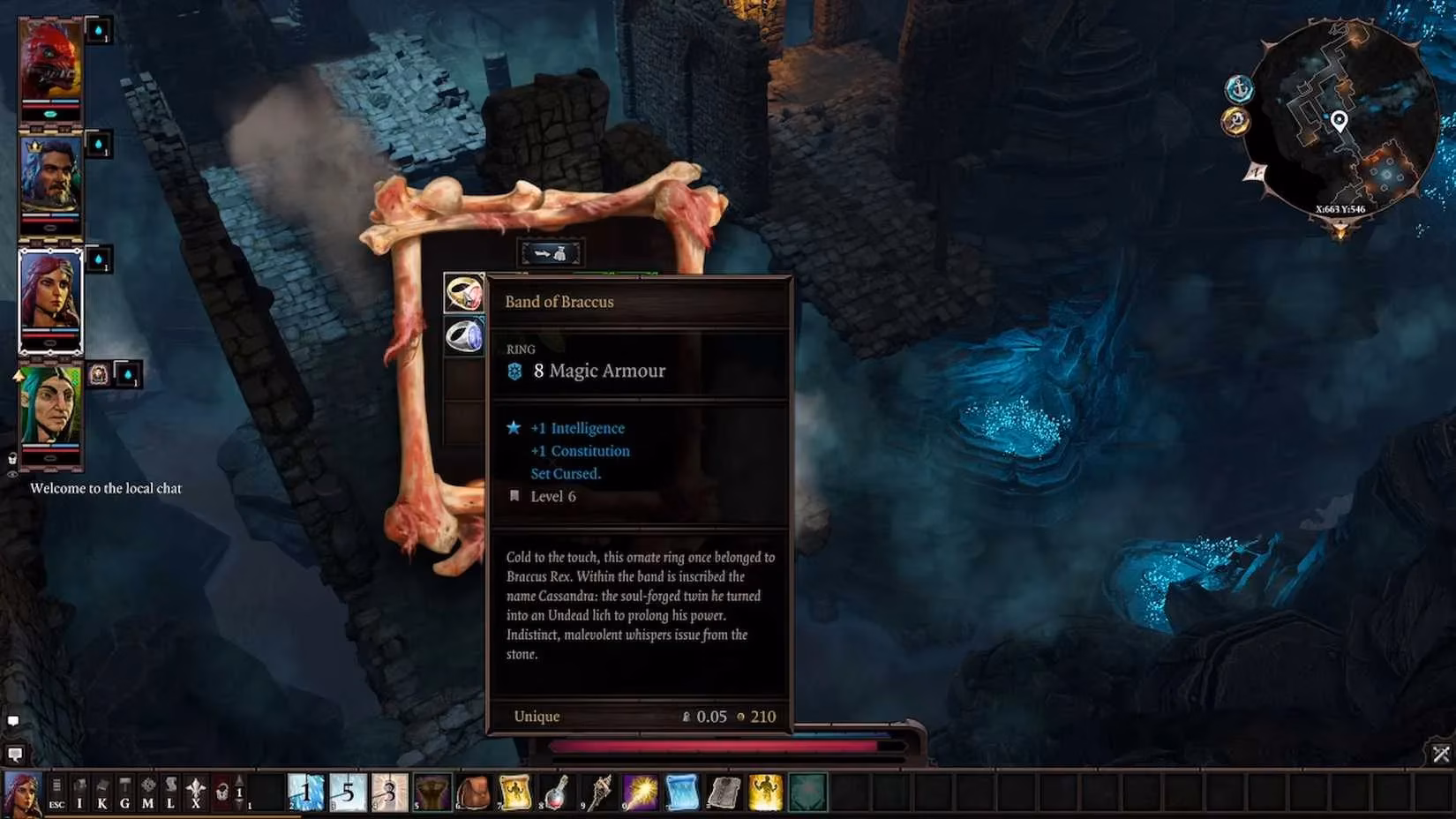
Task: Open the crafting panel via the G icon
Action: (x=126, y=793)
